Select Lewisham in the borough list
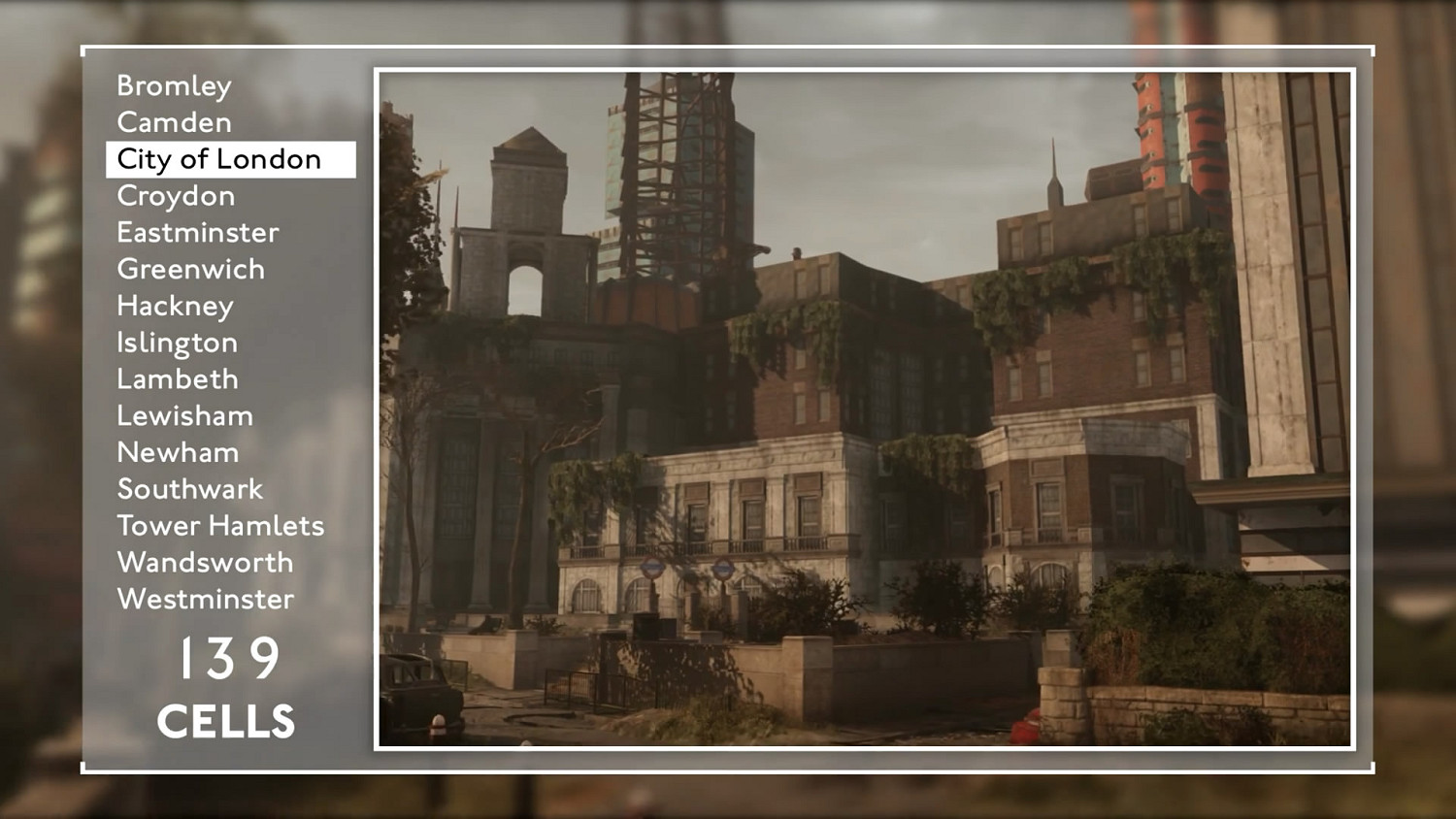The width and height of the screenshot is (1456, 819). click(x=185, y=416)
